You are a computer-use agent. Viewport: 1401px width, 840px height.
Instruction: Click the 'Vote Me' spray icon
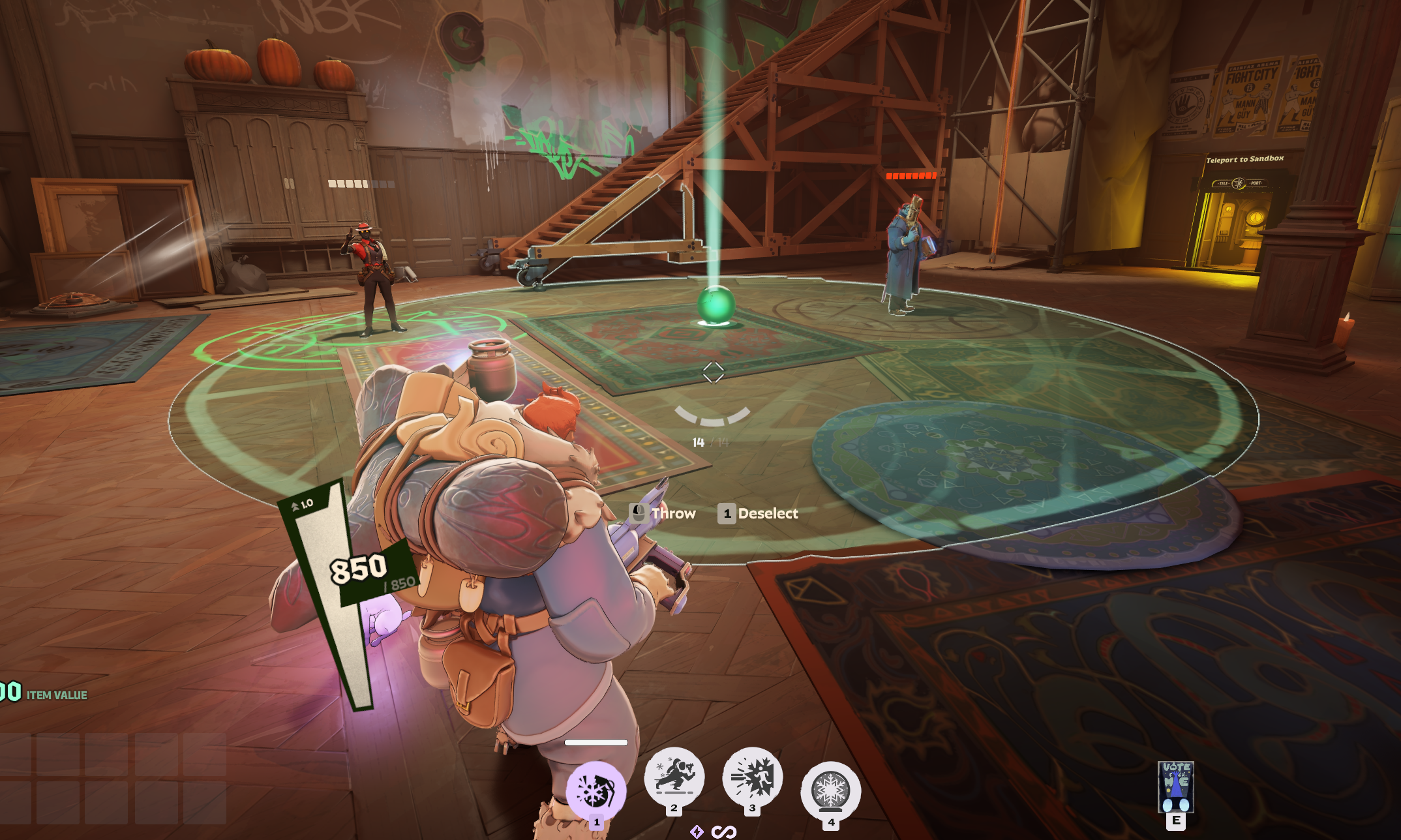click(x=1175, y=787)
